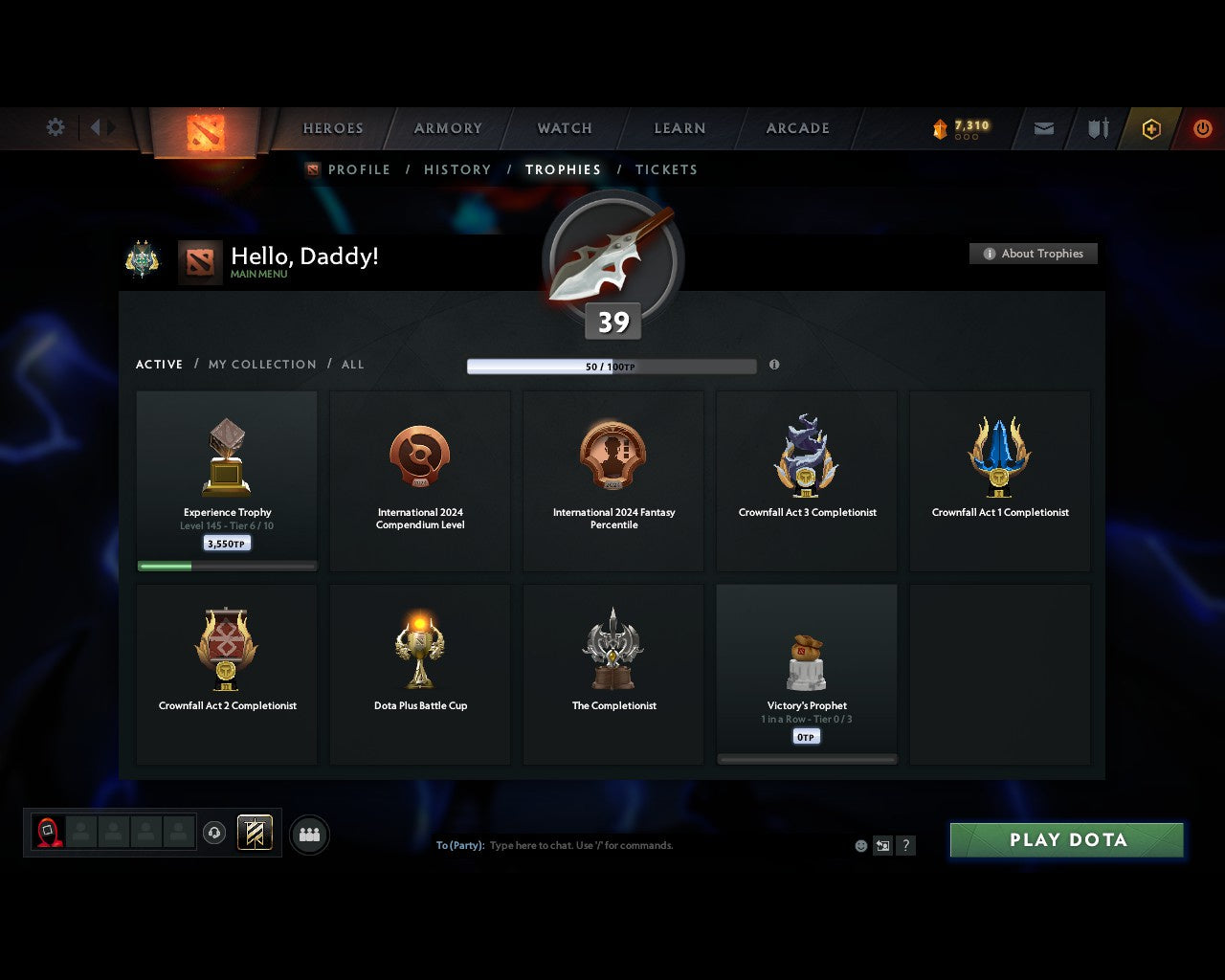The width and height of the screenshot is (1225, 980).
Task: Click the Dota Plus hexagon icon
Action: click(x=1150, y=128)
